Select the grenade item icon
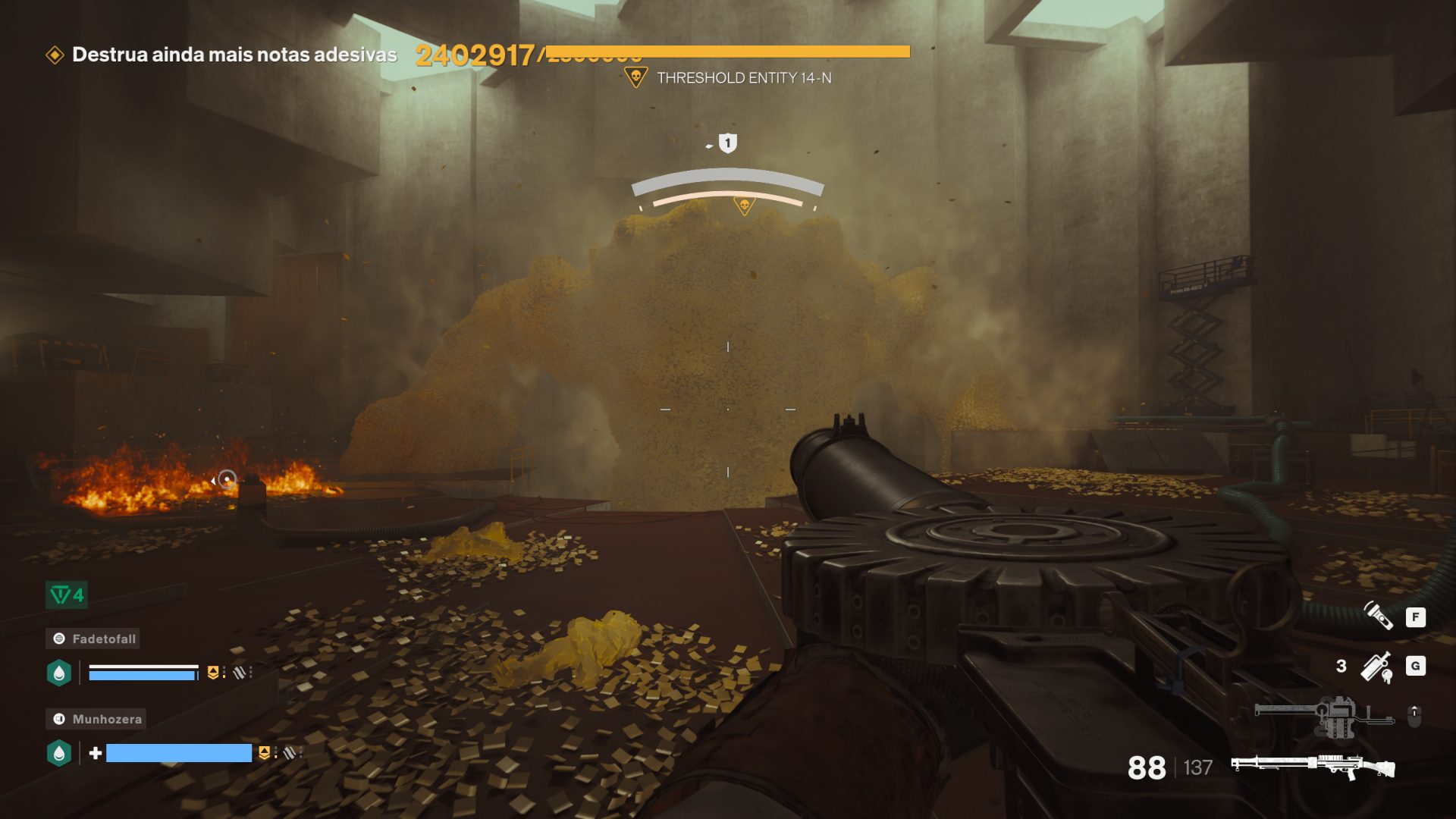 [x=1376, y=667]
